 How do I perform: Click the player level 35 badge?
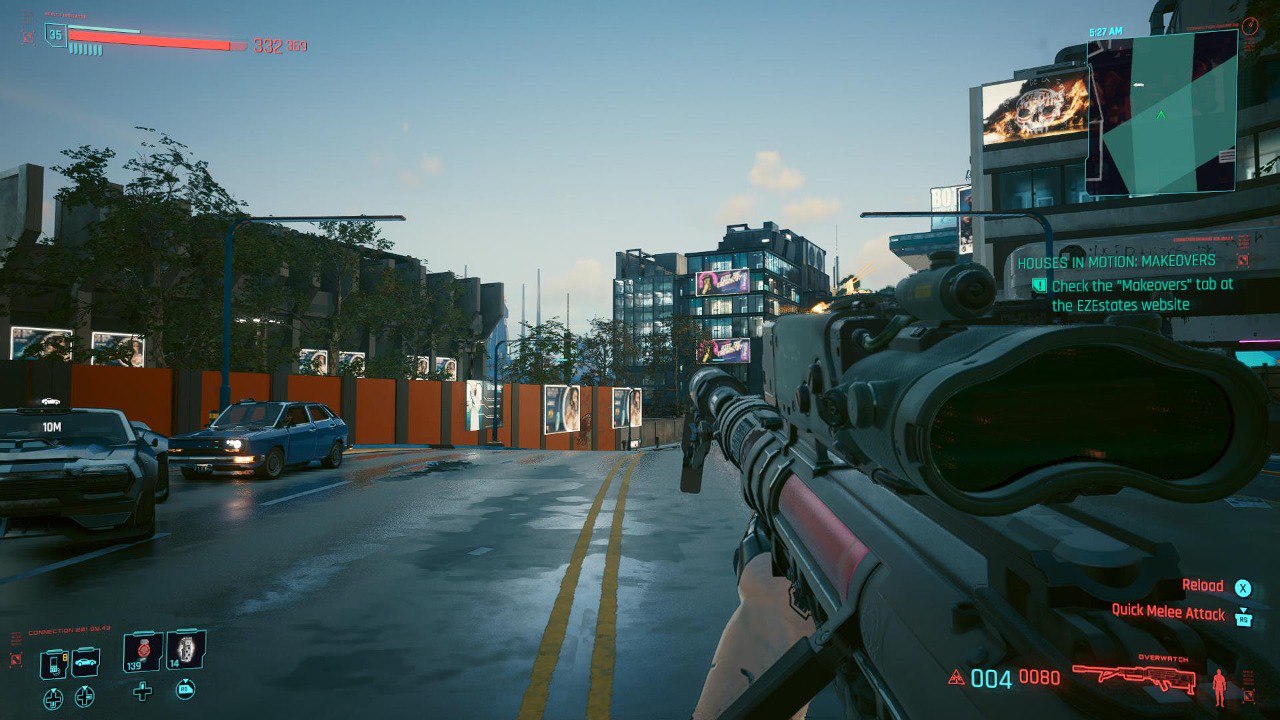tap(55, 36)
